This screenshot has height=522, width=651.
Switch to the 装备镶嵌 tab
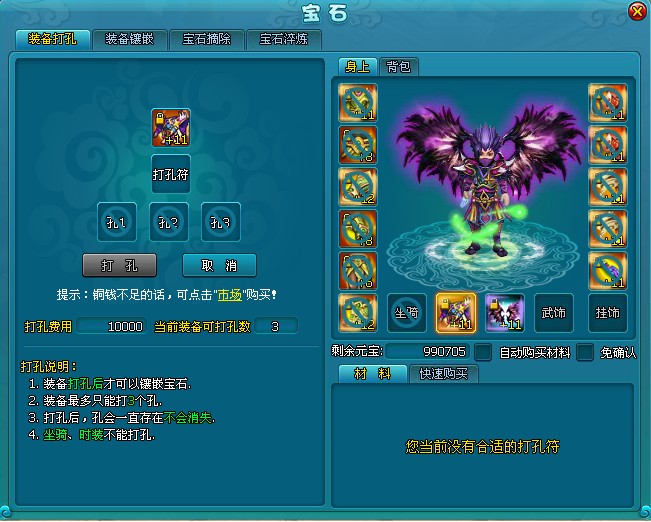tap(130, 39)
